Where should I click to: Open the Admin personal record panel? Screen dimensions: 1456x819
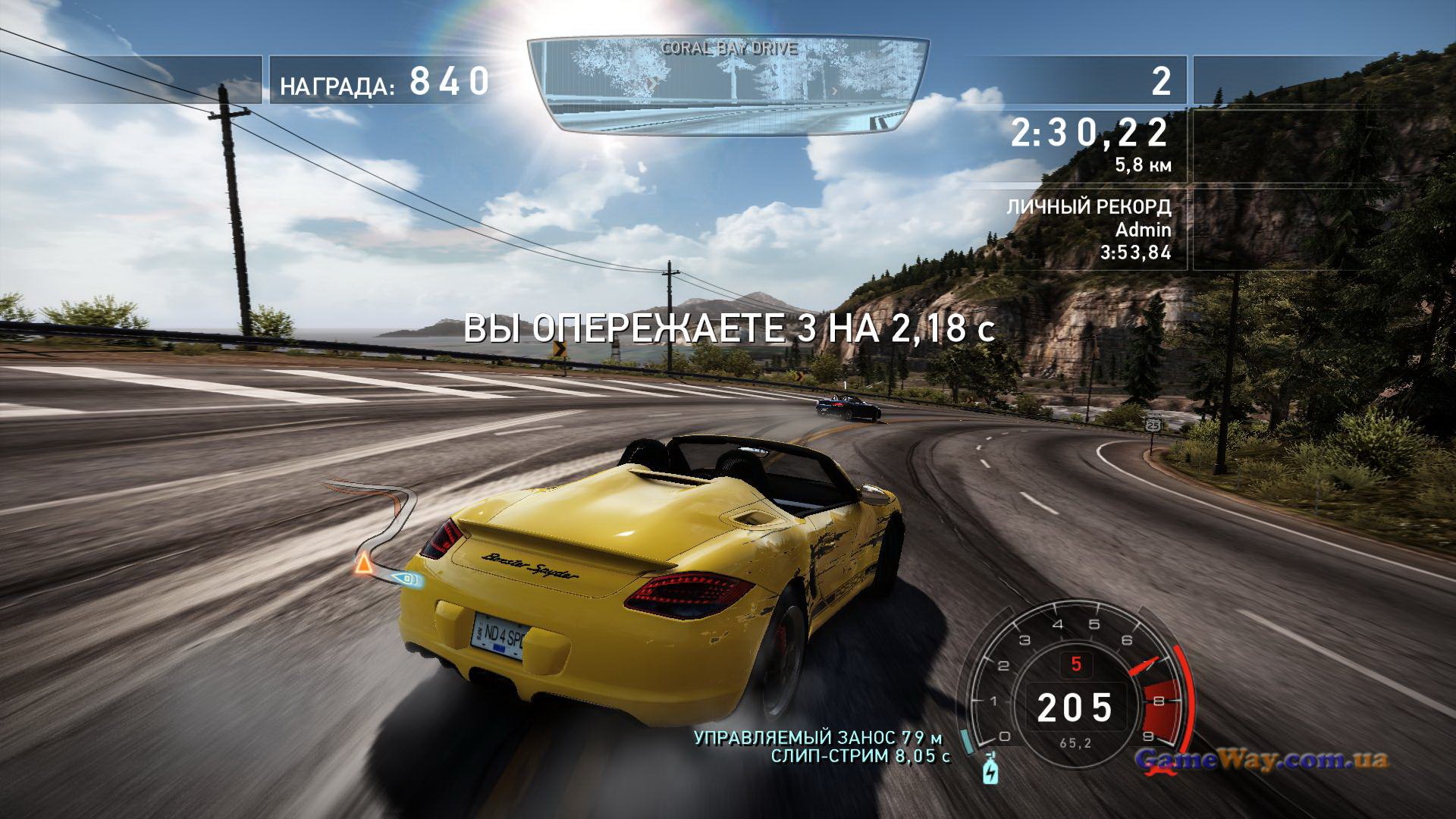click(1089, 230)
